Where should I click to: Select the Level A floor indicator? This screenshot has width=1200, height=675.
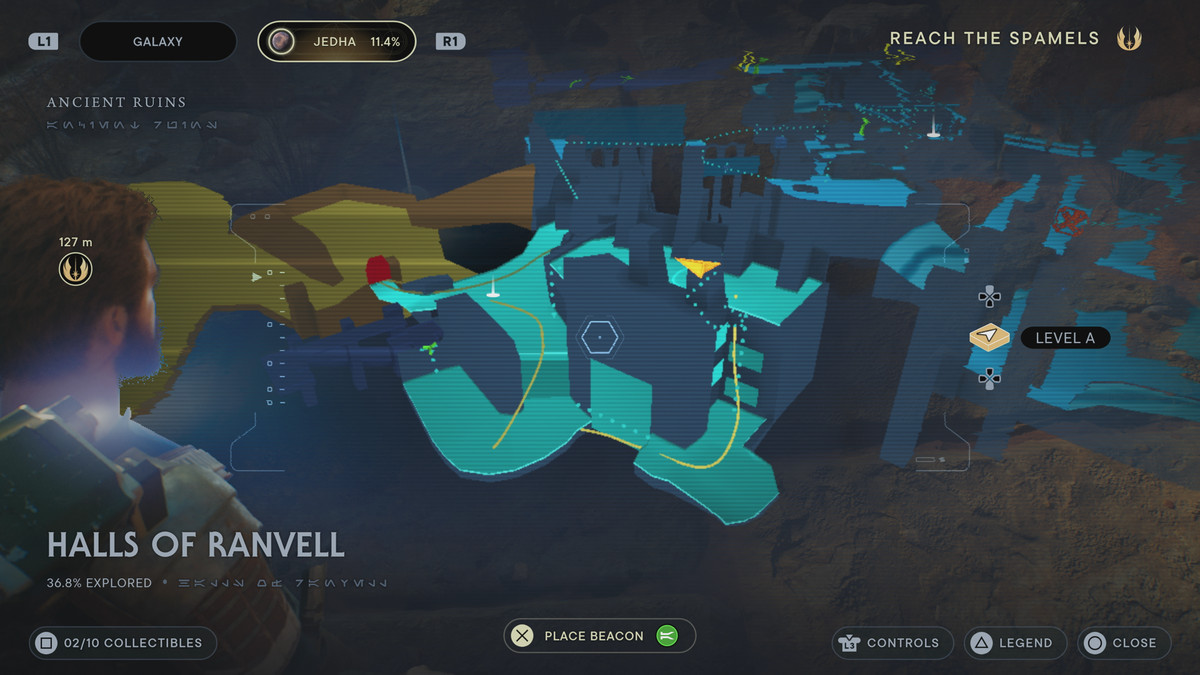1042,338
